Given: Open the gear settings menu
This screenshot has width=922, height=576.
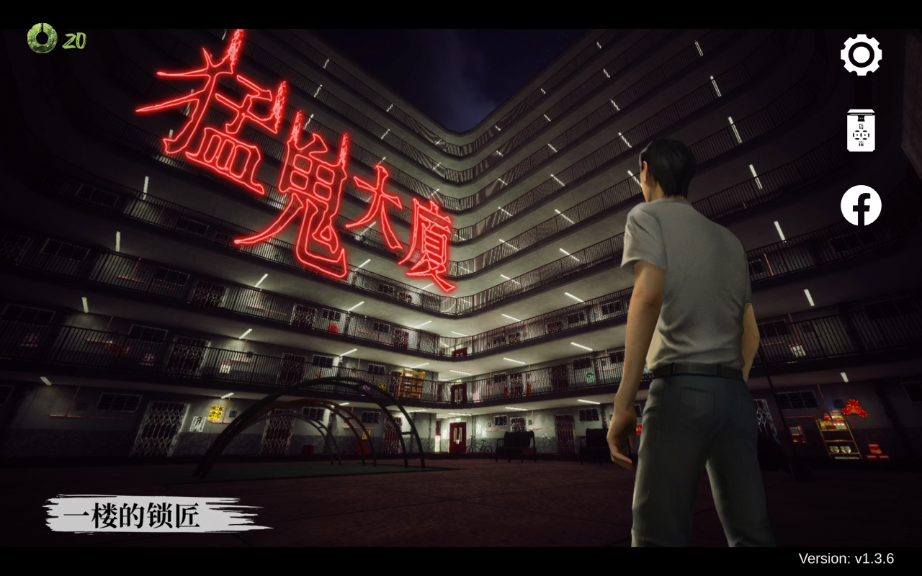Looking at the screenshot, I should click(x=861, y=55).
